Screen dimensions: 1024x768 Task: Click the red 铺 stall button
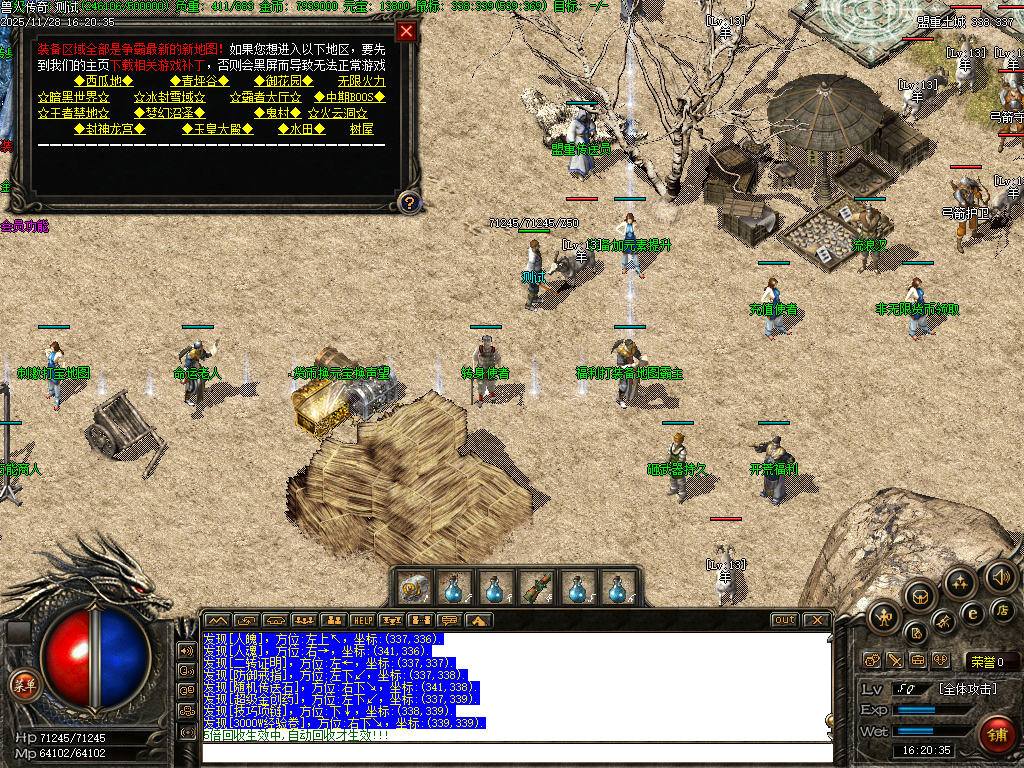click(x=994, y=735)
